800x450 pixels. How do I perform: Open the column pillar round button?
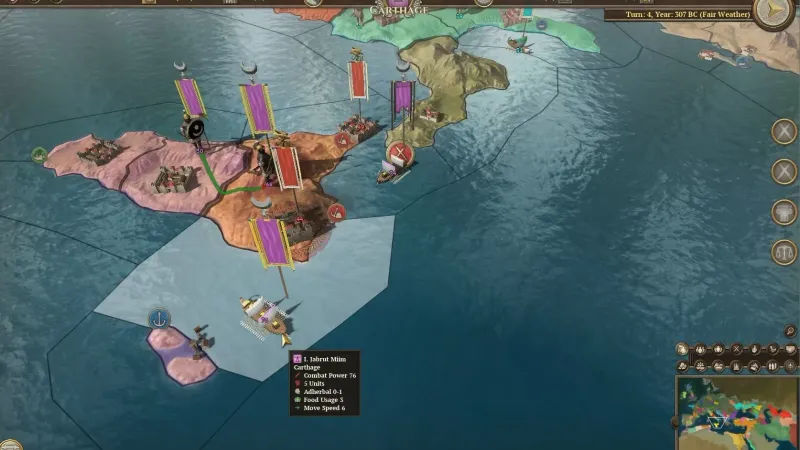784,212
